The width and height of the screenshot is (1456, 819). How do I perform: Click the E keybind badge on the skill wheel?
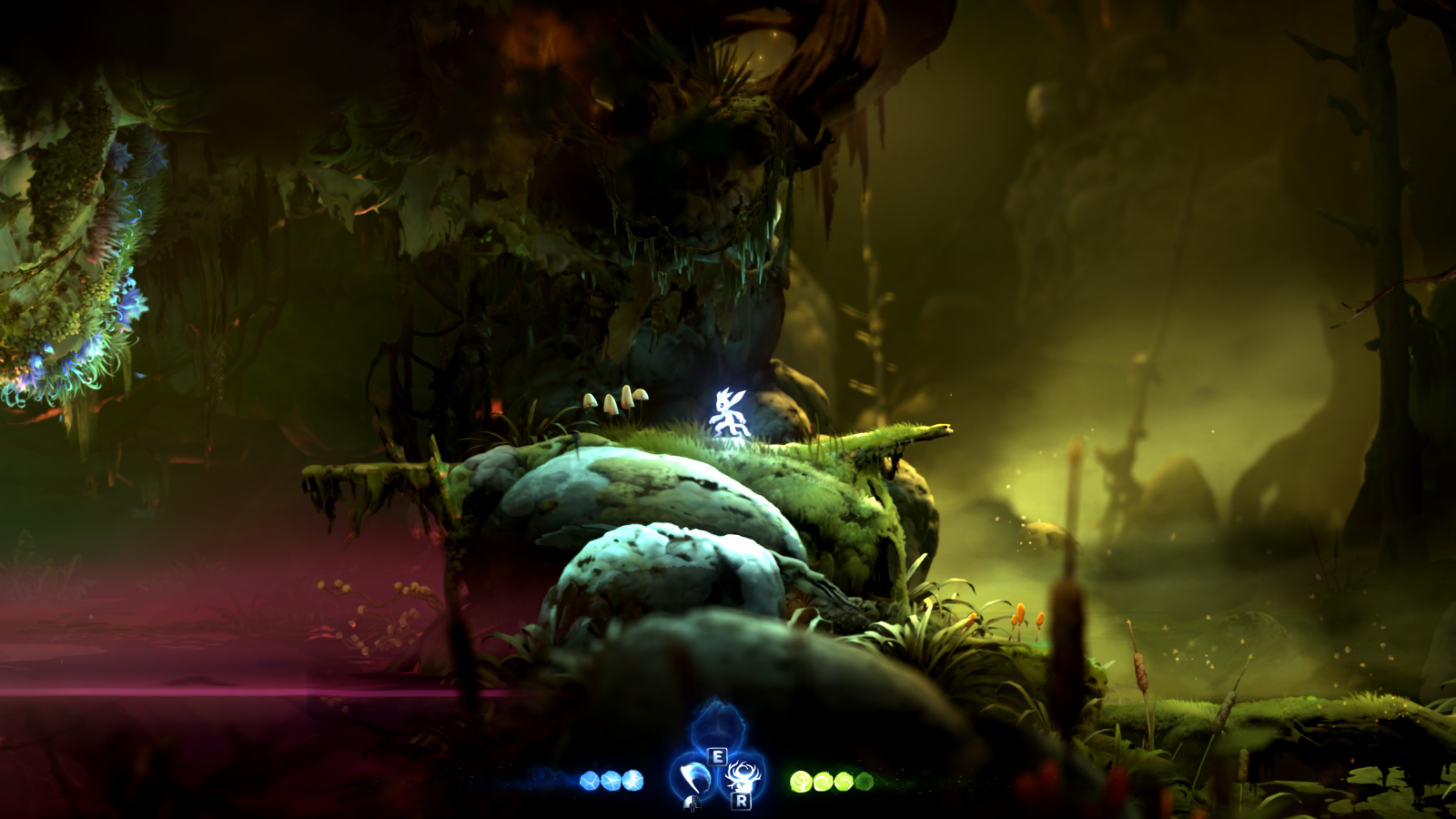coord(718,757)
